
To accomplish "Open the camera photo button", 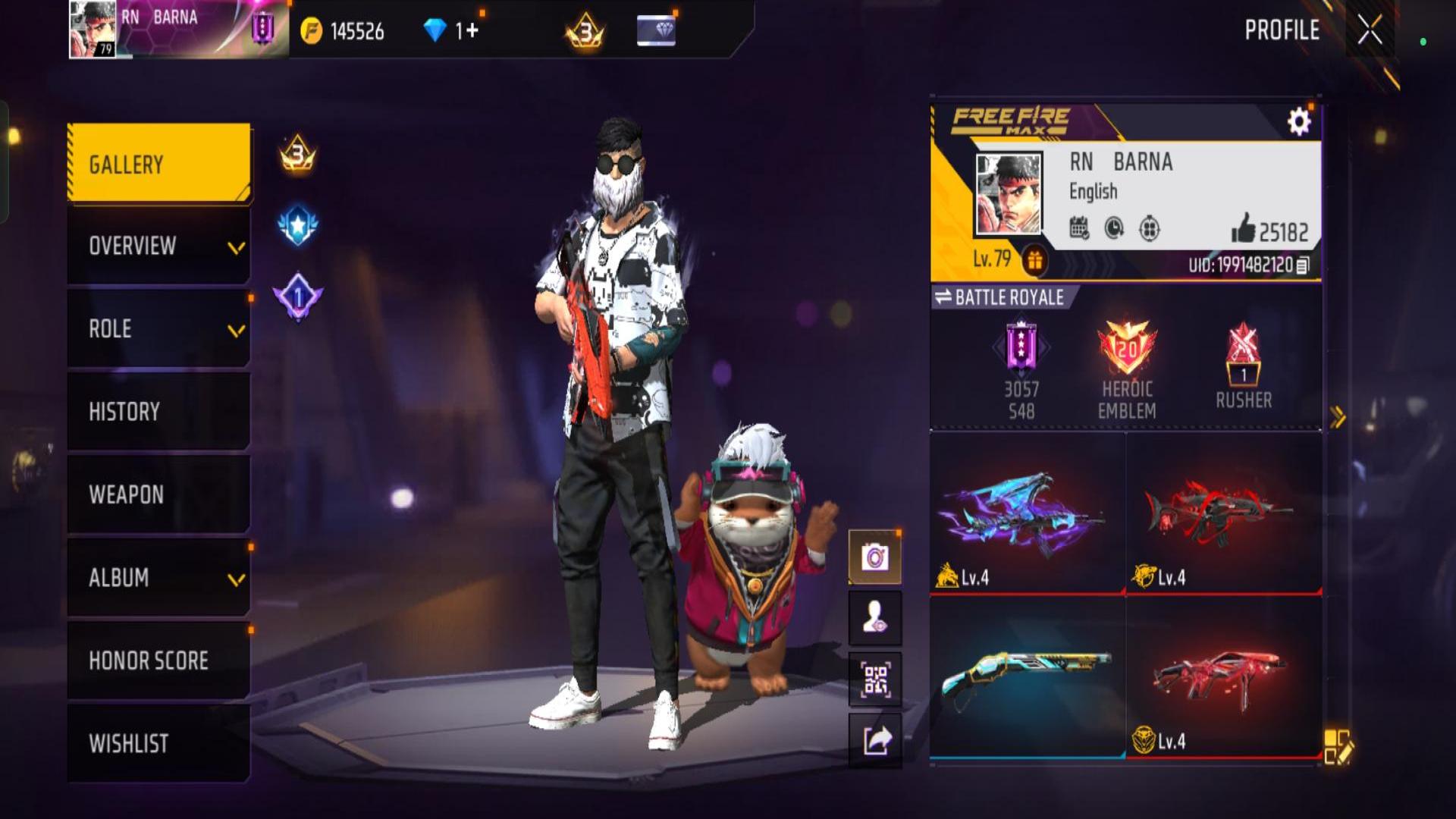I will [x=875, y=558].
